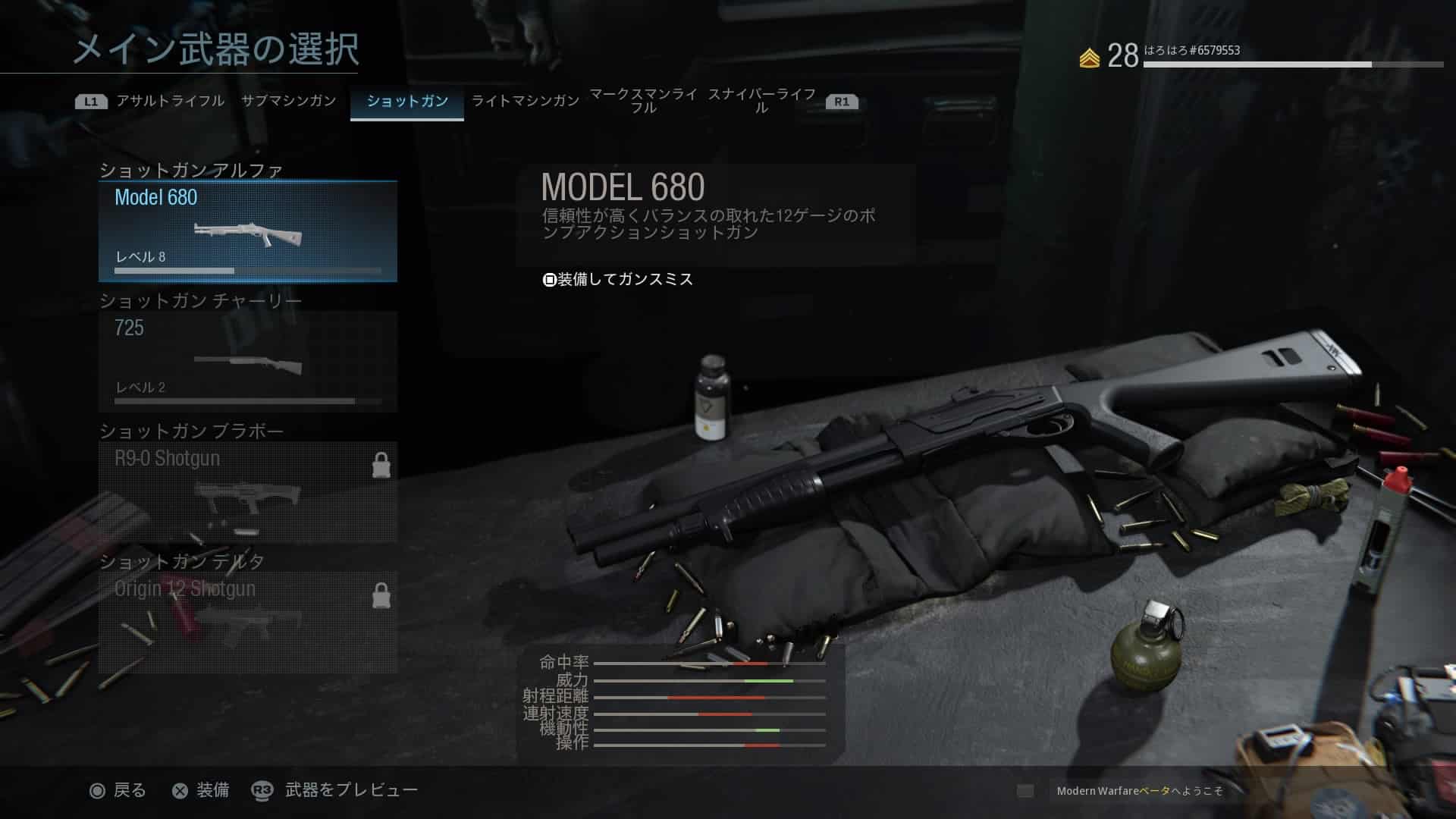Click the square button icon next to 装備してガンスミス
The image size is (1456, 819).
[x=547, y=279]
